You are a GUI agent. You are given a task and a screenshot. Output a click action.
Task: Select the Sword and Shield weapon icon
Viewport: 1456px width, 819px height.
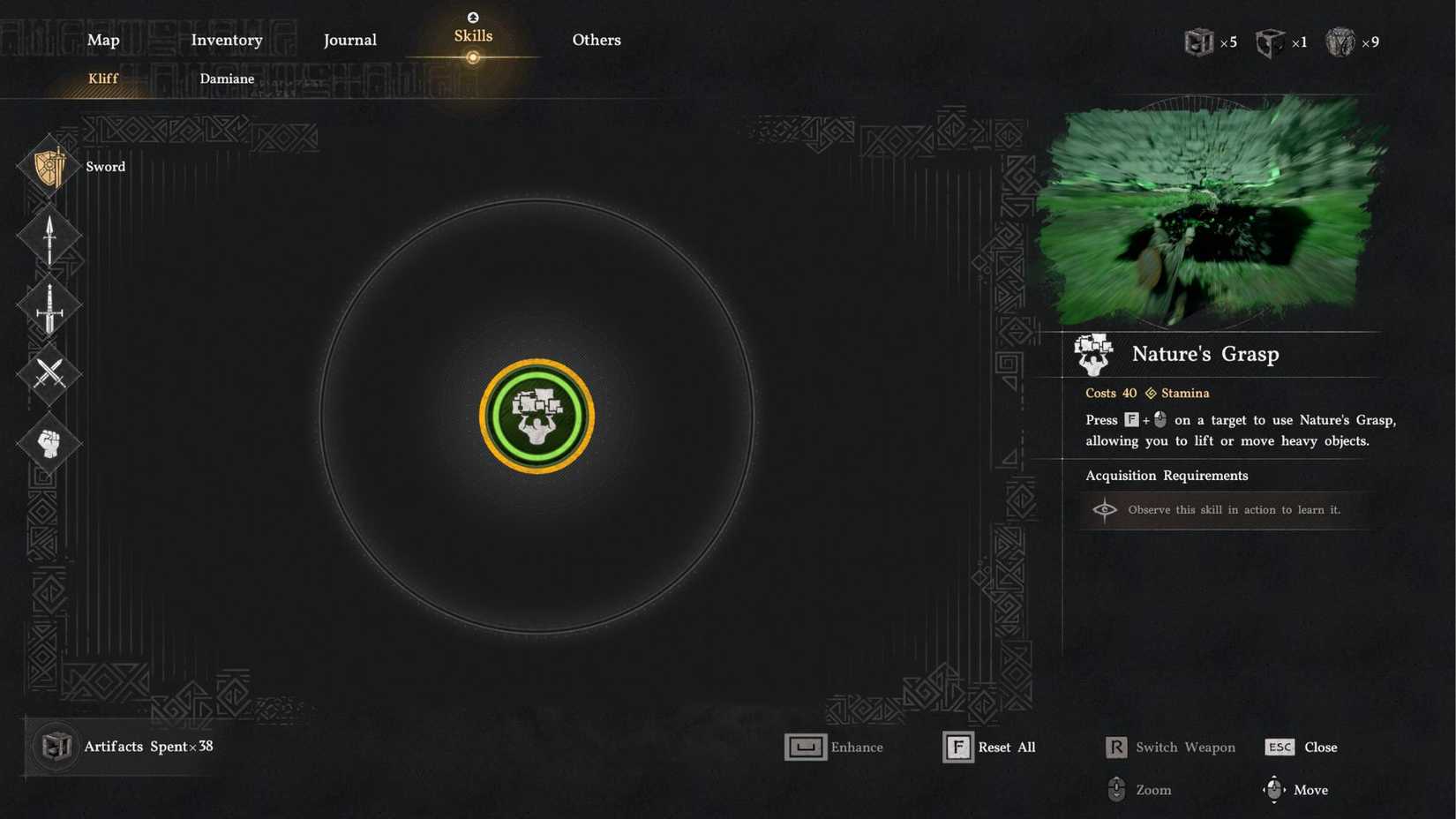pyautogui.click(x=49, y=166)
